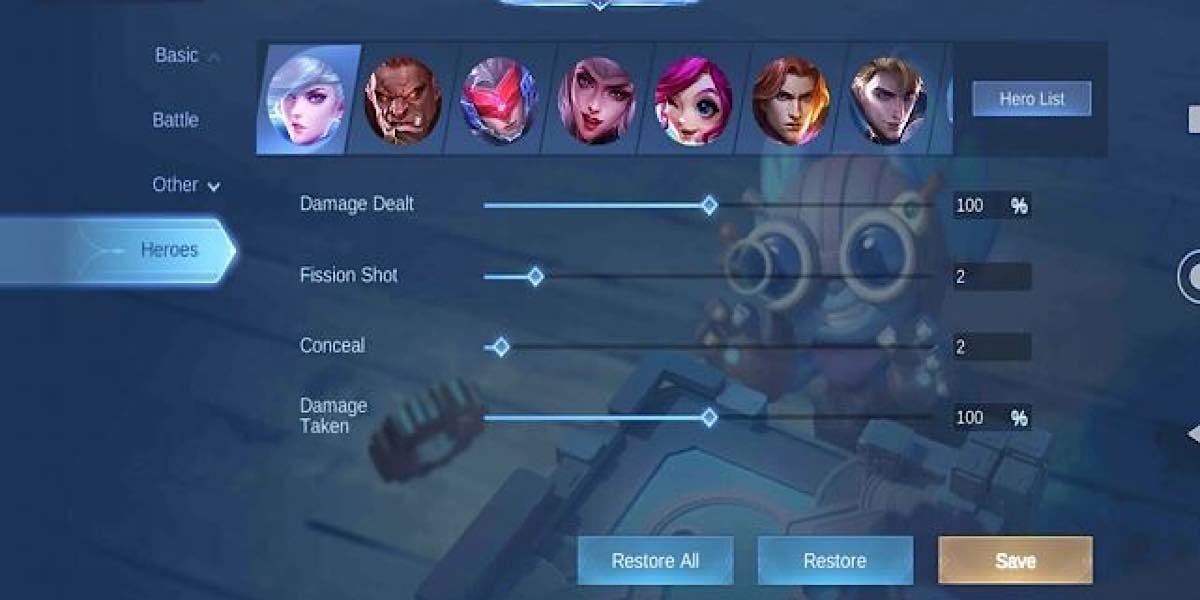The height and width of the screenshot is (600, 1200).
Task: Select the brown-haired woman hero portrait
Action: (596, 100)
